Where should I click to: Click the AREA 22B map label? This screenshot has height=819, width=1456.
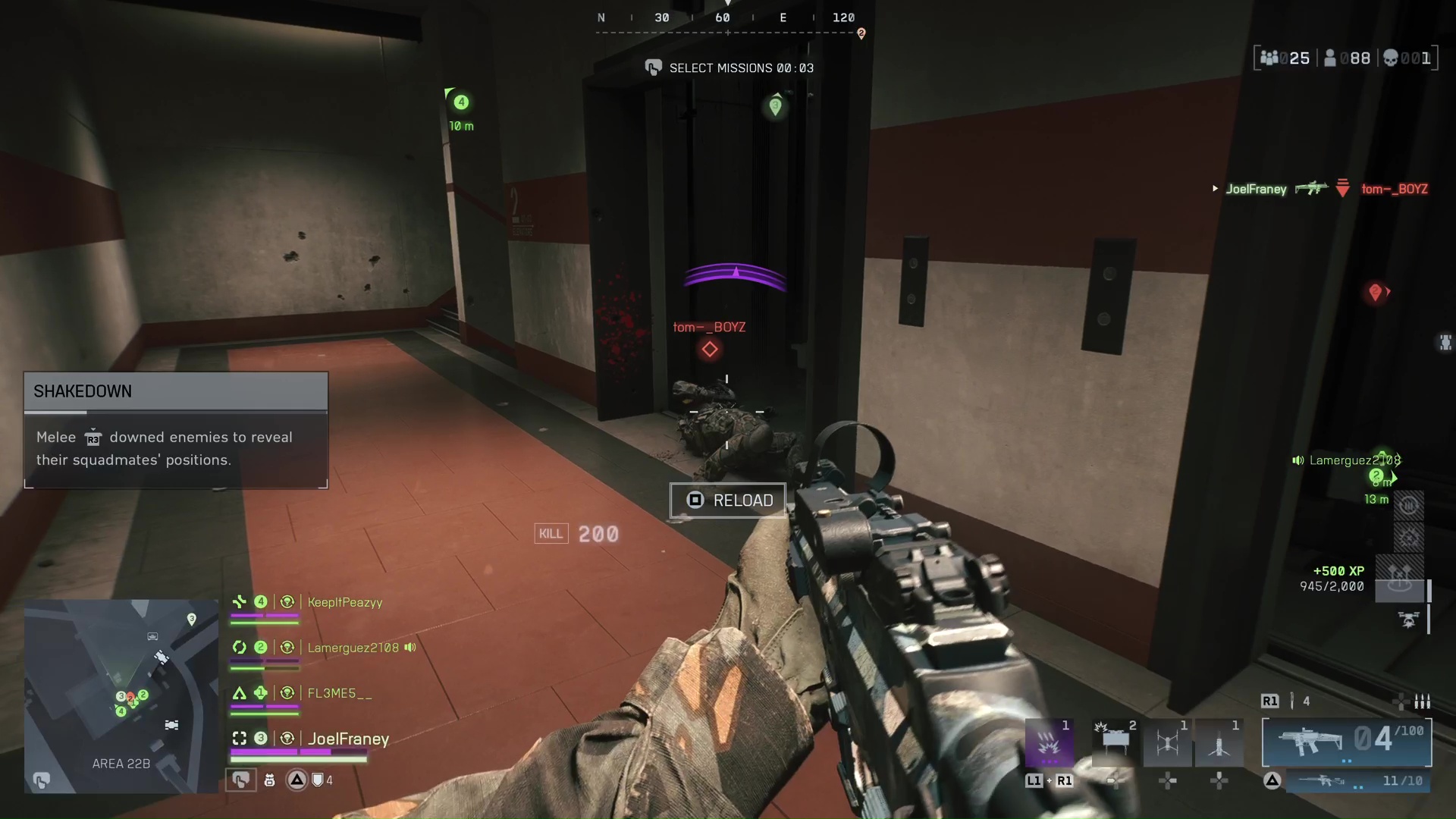(x=121, y=764)
